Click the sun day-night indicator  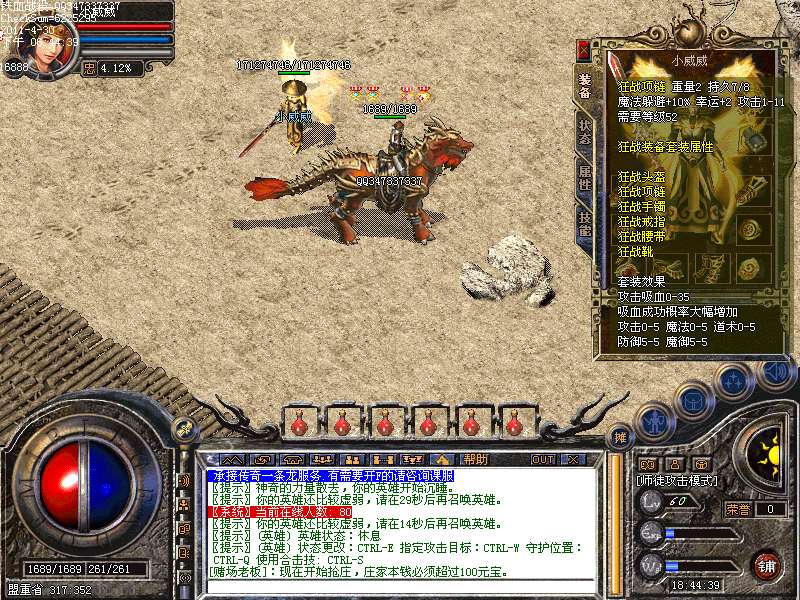(x=767, y=447)
